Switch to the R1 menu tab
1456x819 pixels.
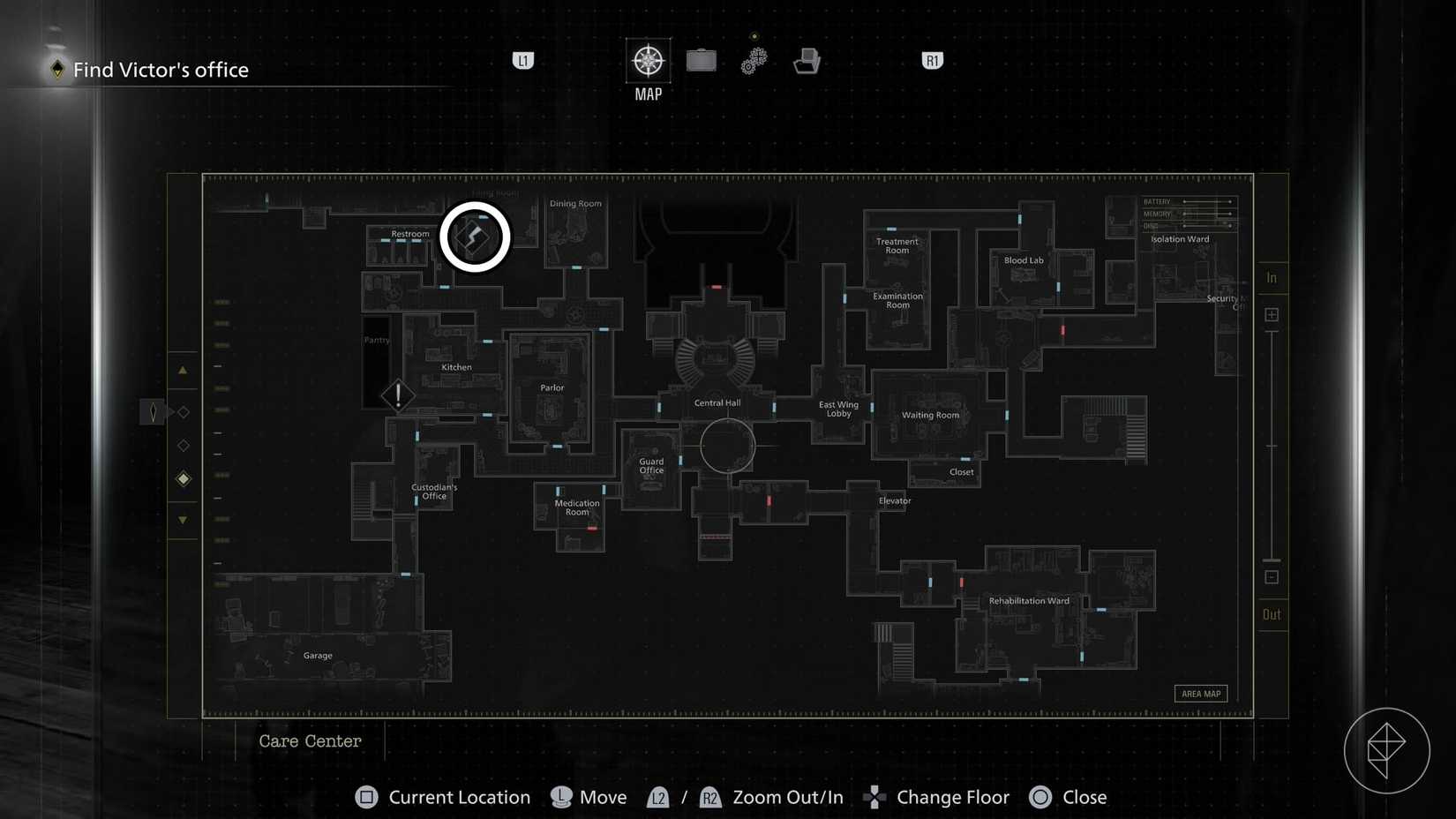pyautogui.click(x=931, y=61)
